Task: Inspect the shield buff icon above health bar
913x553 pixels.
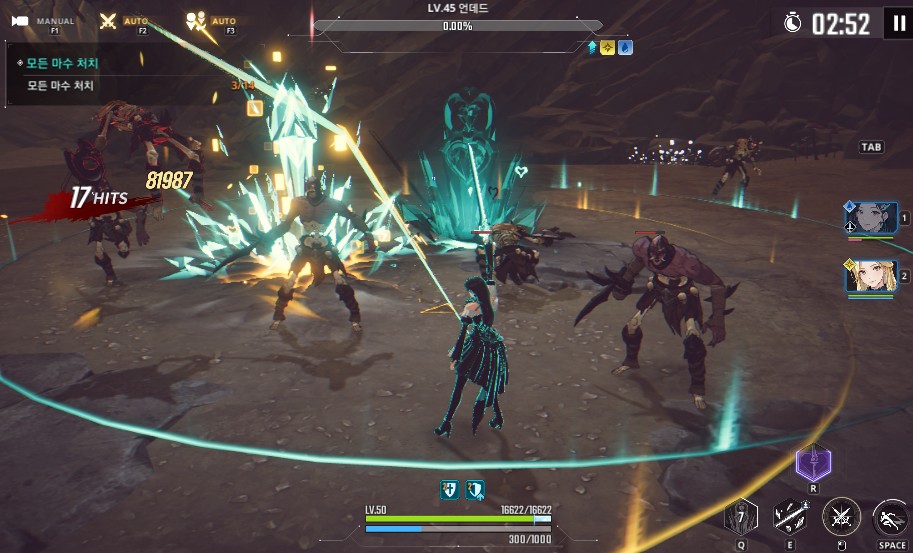Action: (x=450, y=489)
